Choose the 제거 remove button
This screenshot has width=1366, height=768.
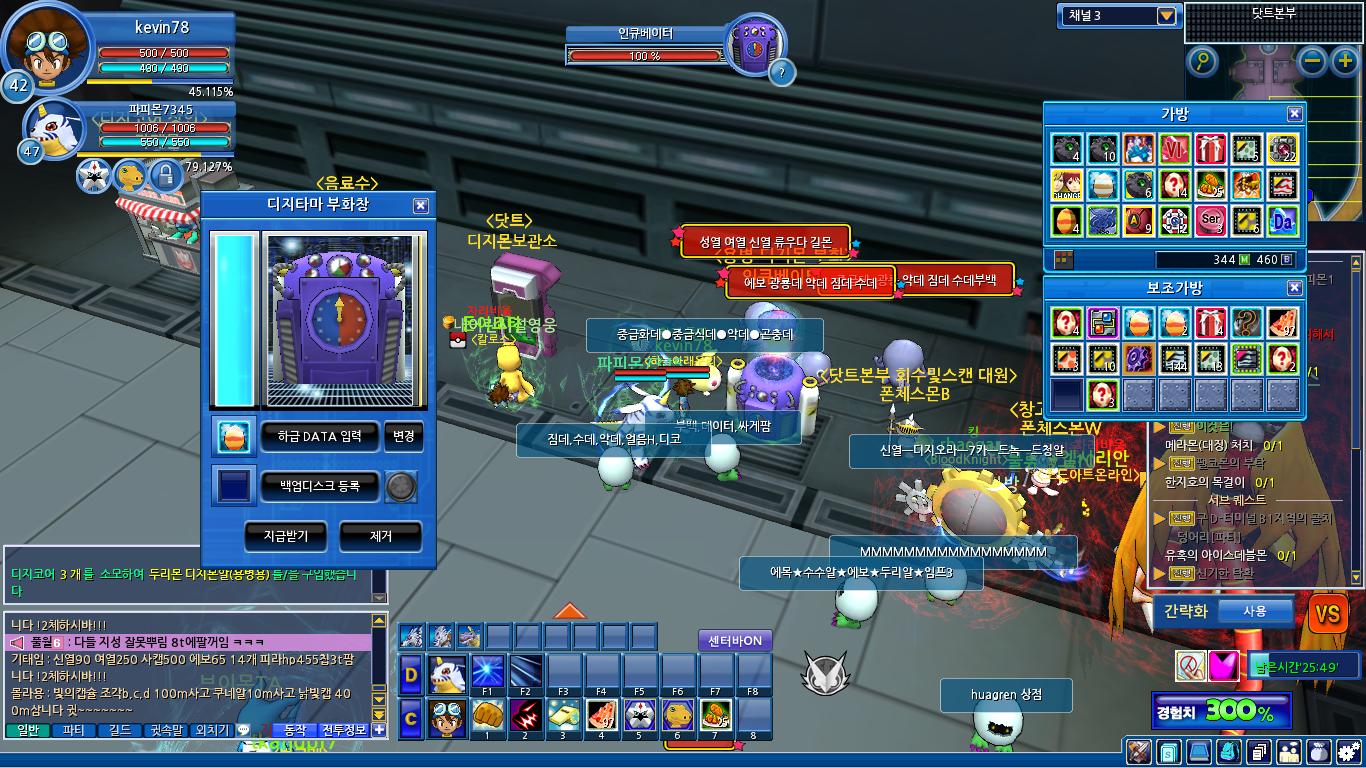380,536
